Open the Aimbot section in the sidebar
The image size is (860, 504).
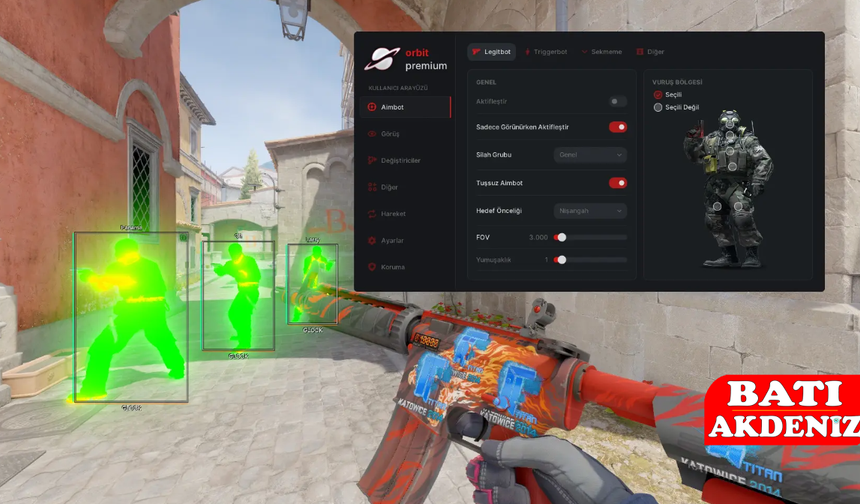click(x=392, y=107)
